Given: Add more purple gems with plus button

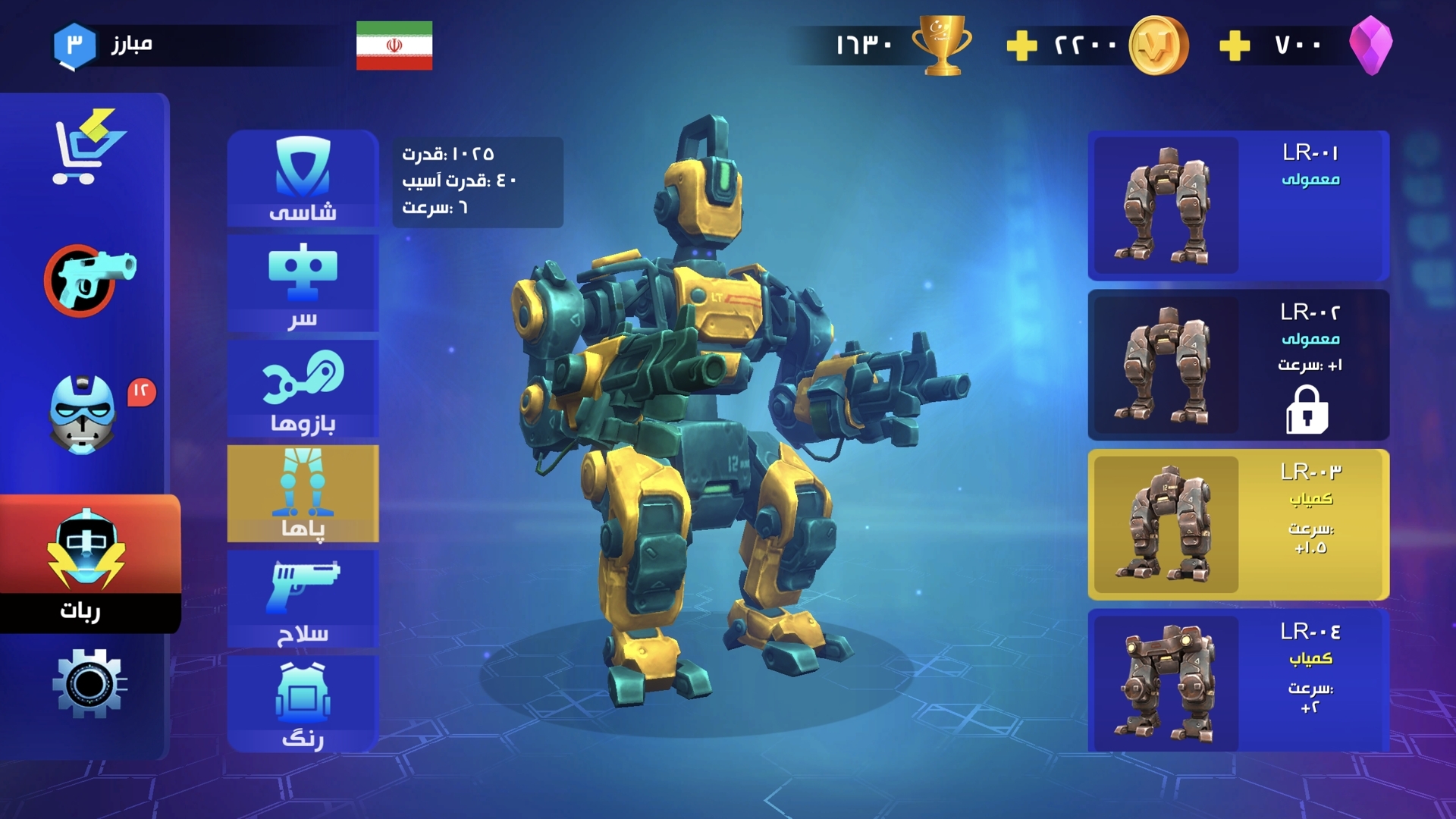Looking at the screenshot, I should click(1235, 46).
